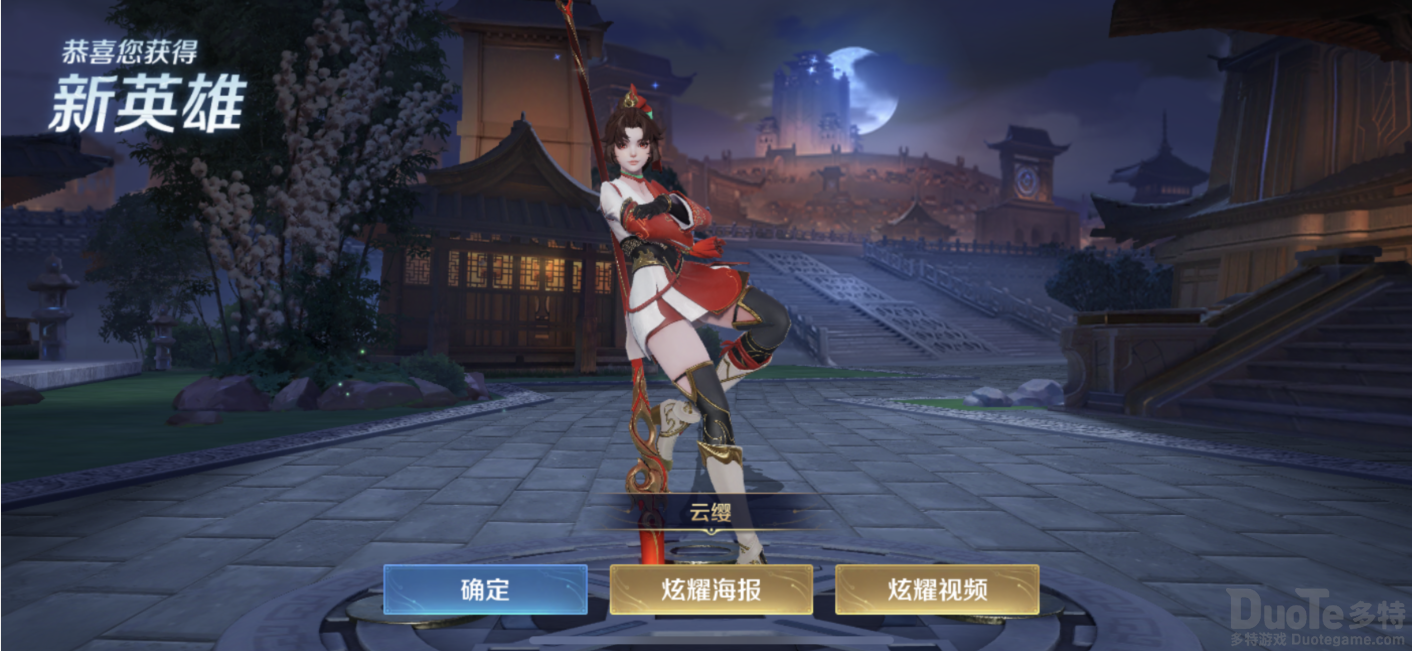Open the 炫耀海报 share poster option
This screenshot has width=1412, height=651.
point(711,589)
